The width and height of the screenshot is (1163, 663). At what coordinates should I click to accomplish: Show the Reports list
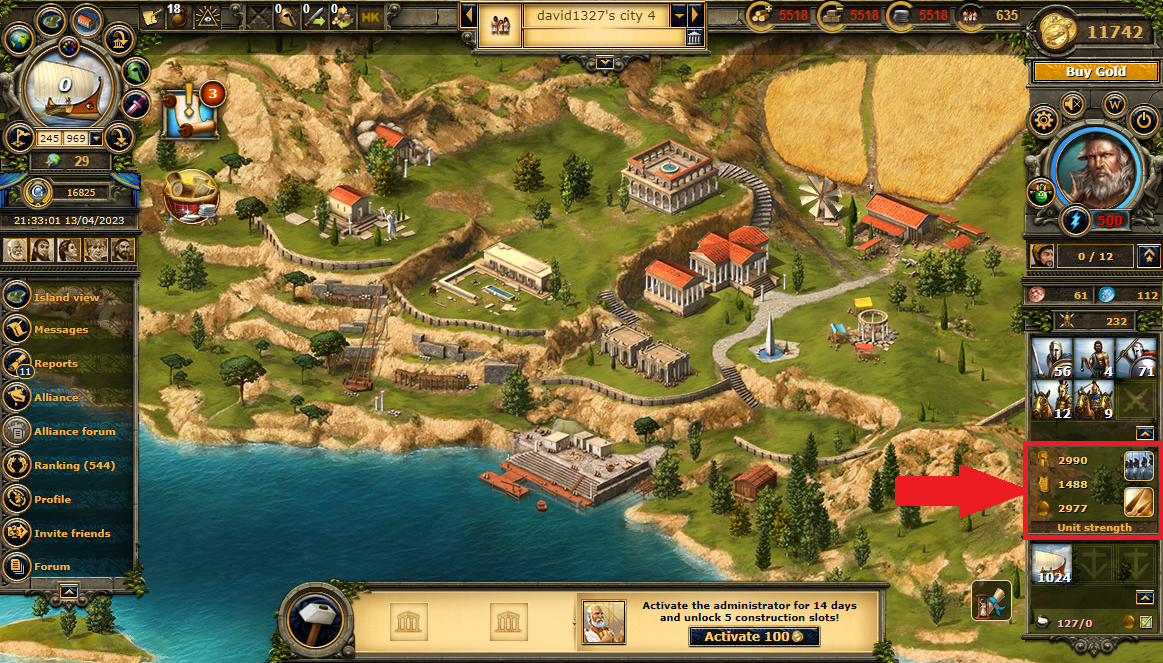pyautogui.click(x=56, y=364)
